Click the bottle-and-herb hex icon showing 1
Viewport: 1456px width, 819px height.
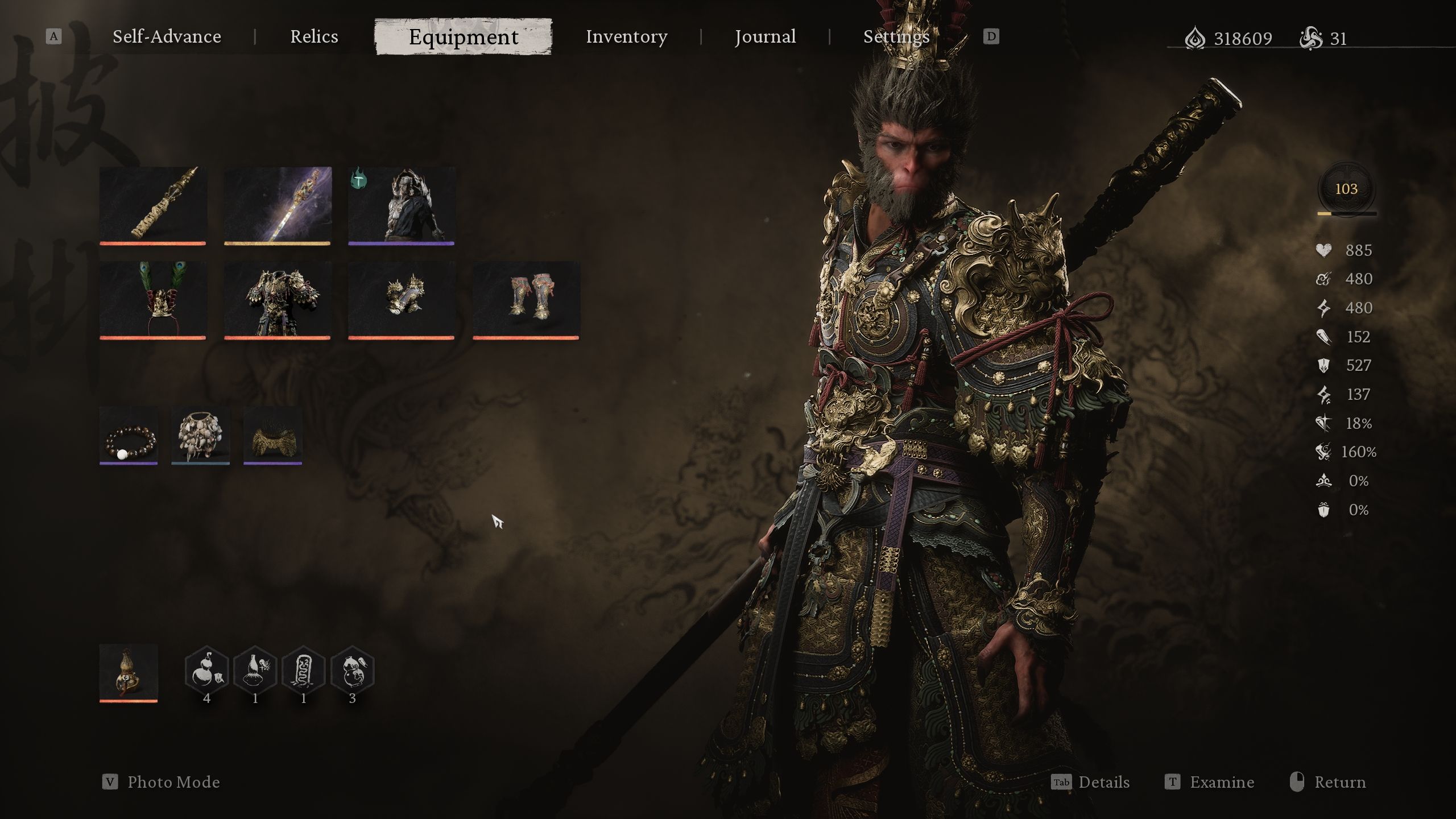(x=254, y=671)
